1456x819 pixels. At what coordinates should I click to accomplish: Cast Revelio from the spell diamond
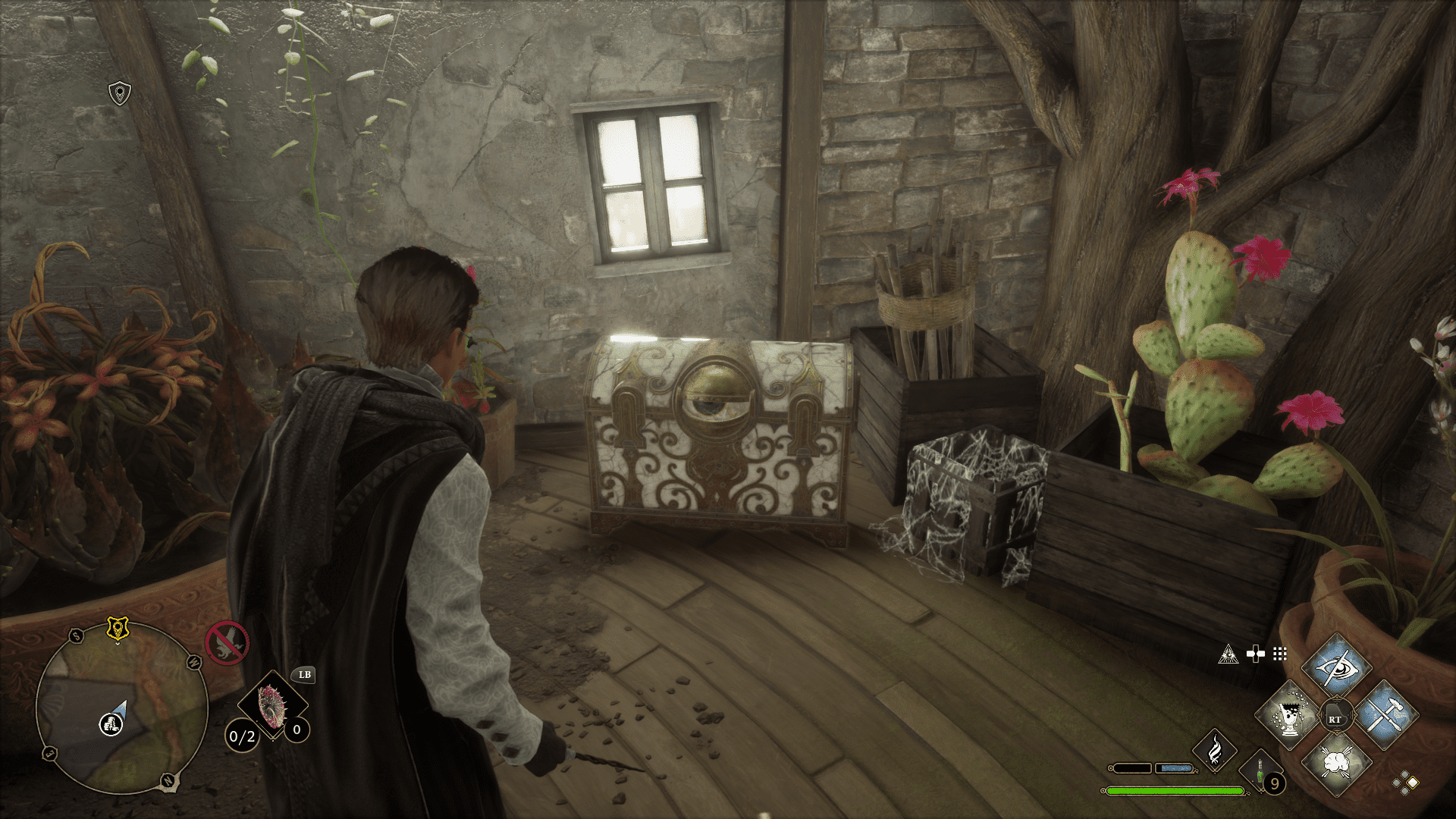coord(1337,667)
